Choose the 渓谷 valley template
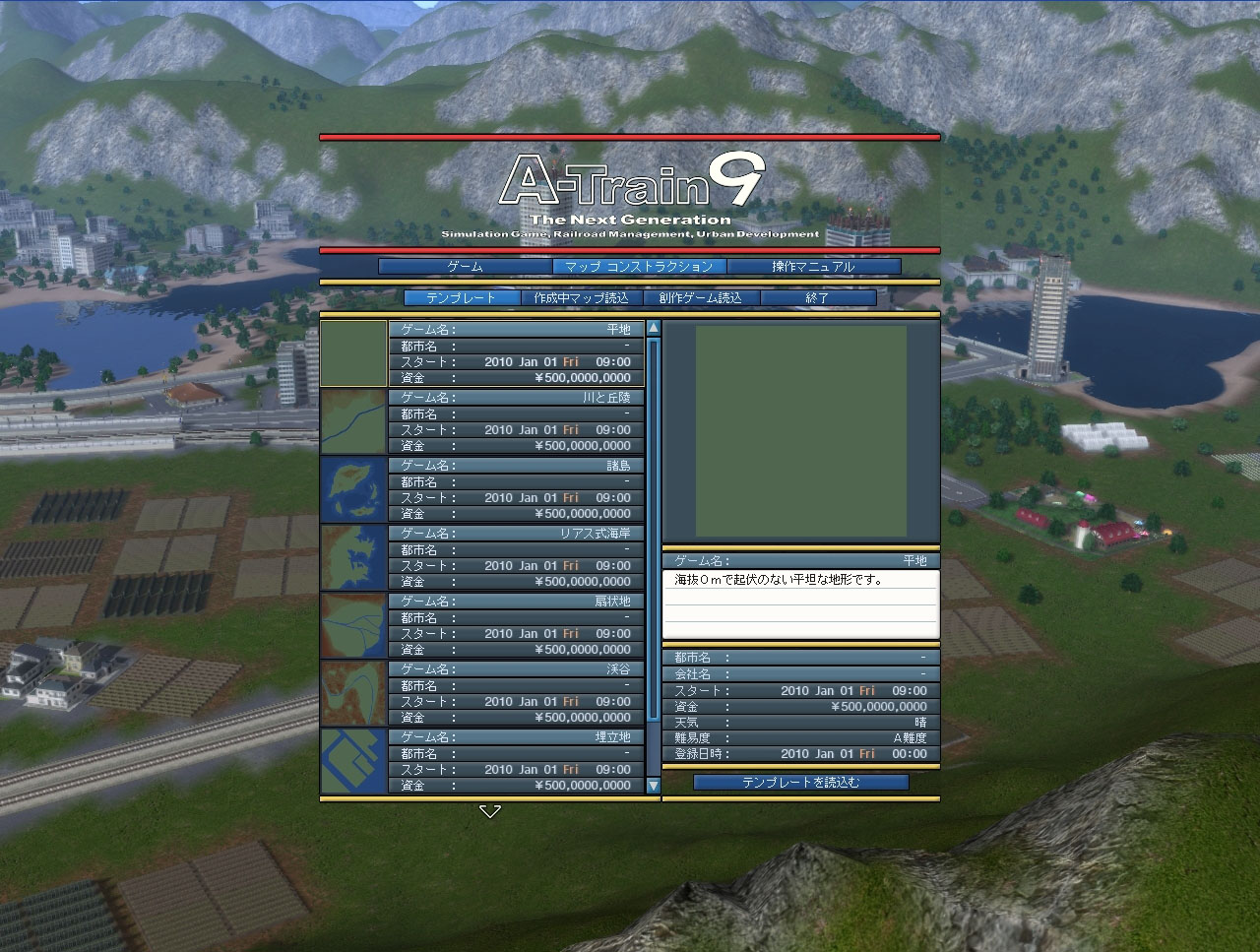This screenshot has width=1260, height=952. click(x=516, y=693)
